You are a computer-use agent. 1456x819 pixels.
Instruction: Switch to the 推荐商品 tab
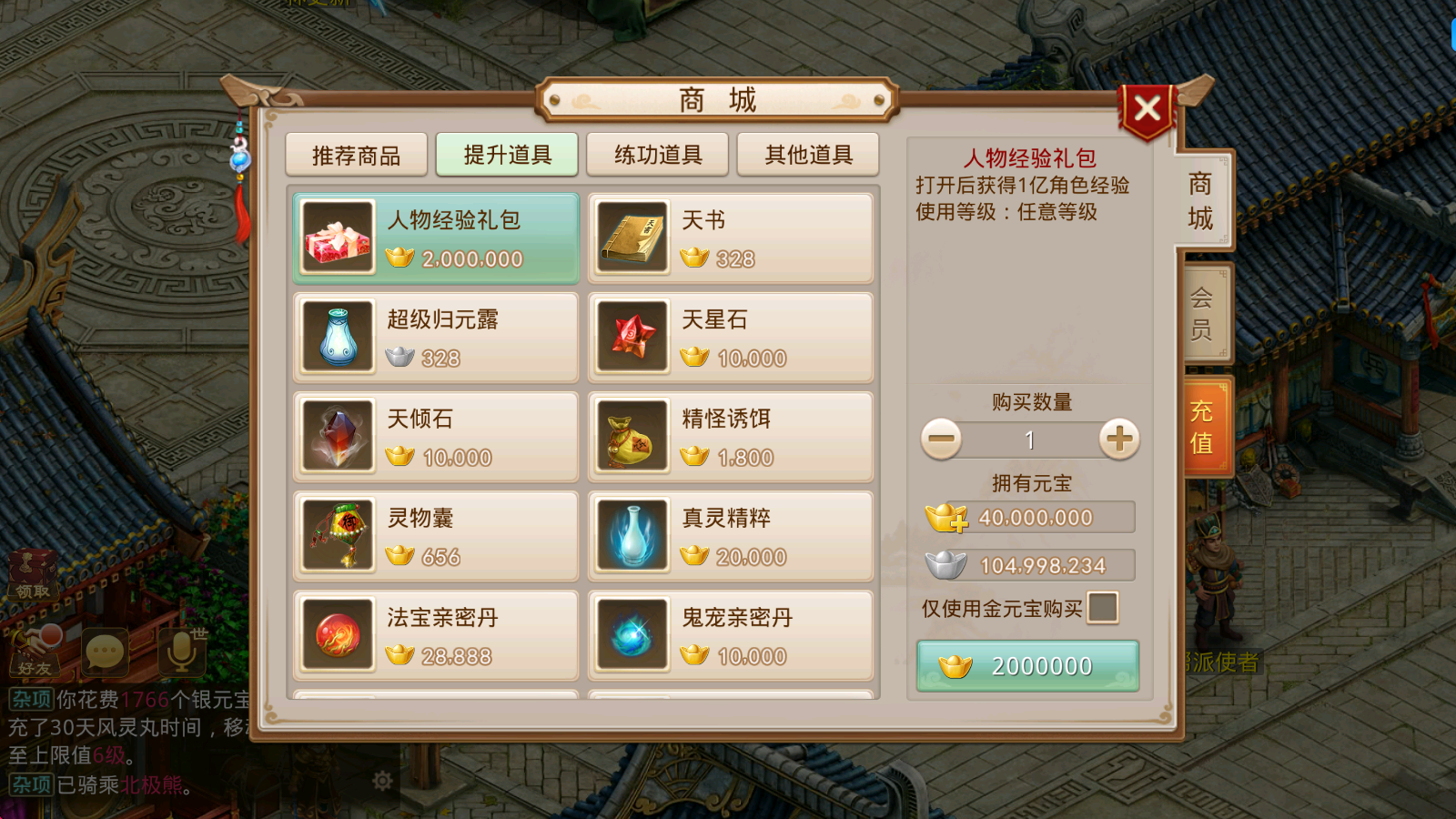tap(356, 155)
